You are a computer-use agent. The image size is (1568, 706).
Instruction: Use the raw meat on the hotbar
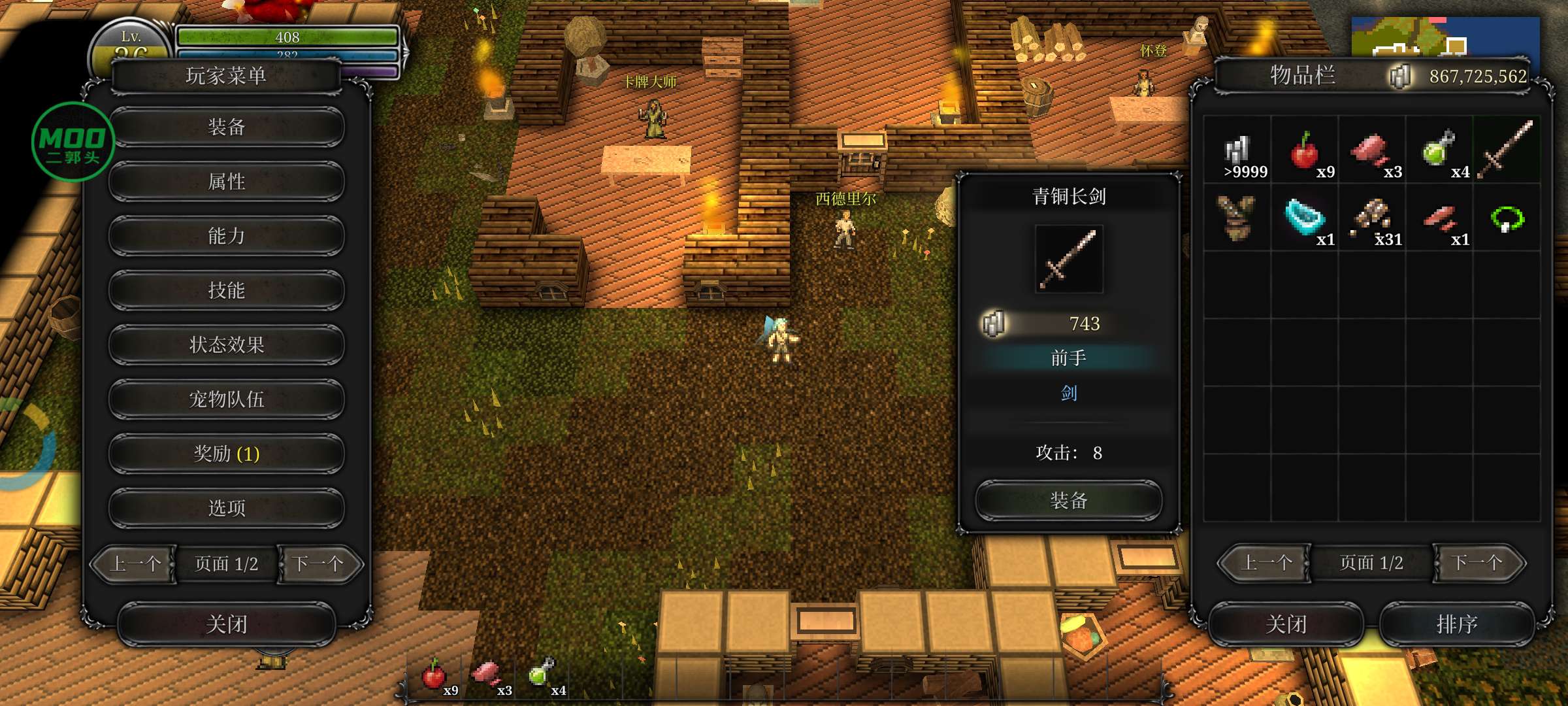[x=487, y=674]
